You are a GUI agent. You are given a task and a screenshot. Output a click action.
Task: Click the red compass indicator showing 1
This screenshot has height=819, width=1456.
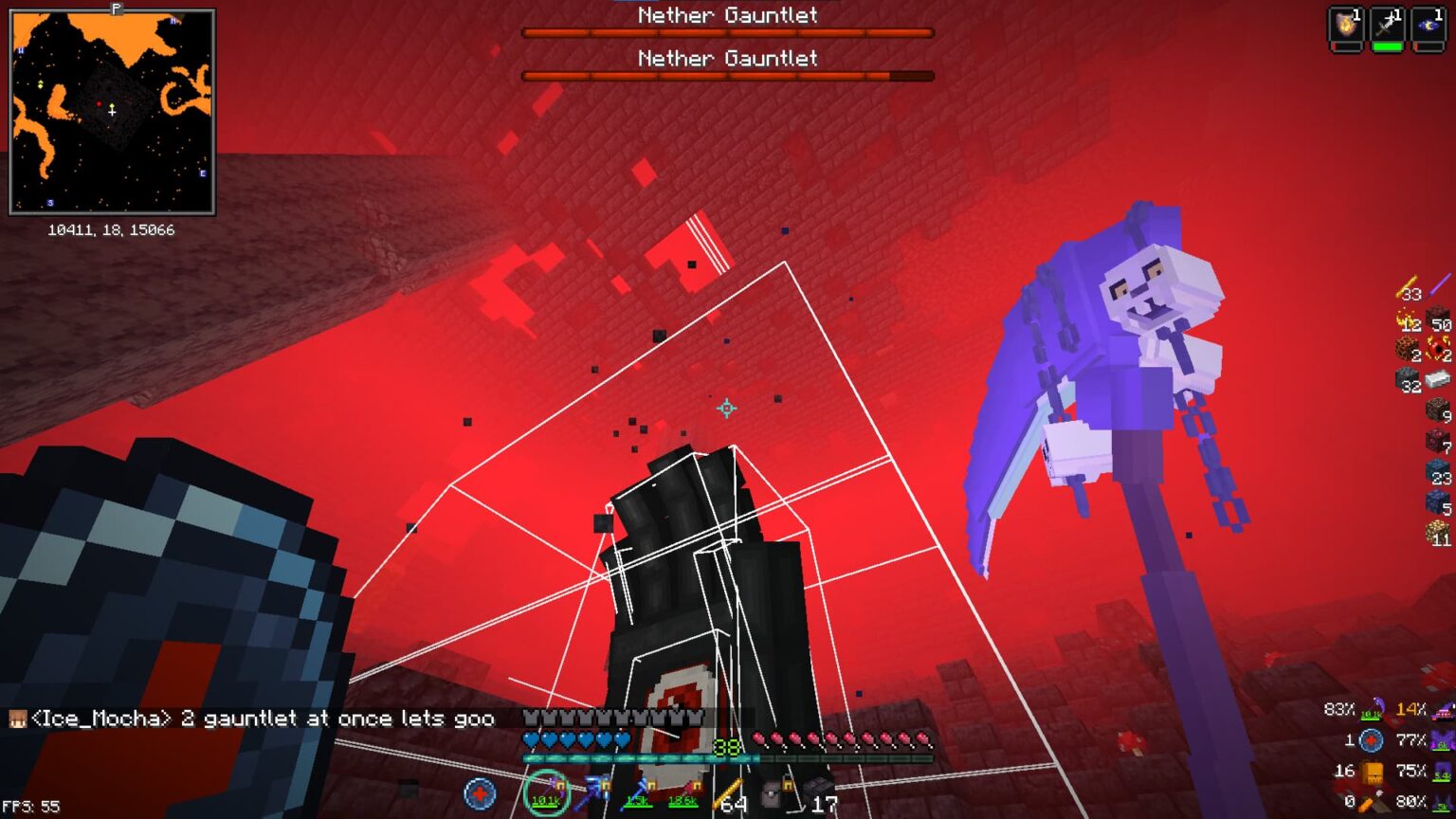[x=1372, y=739]
